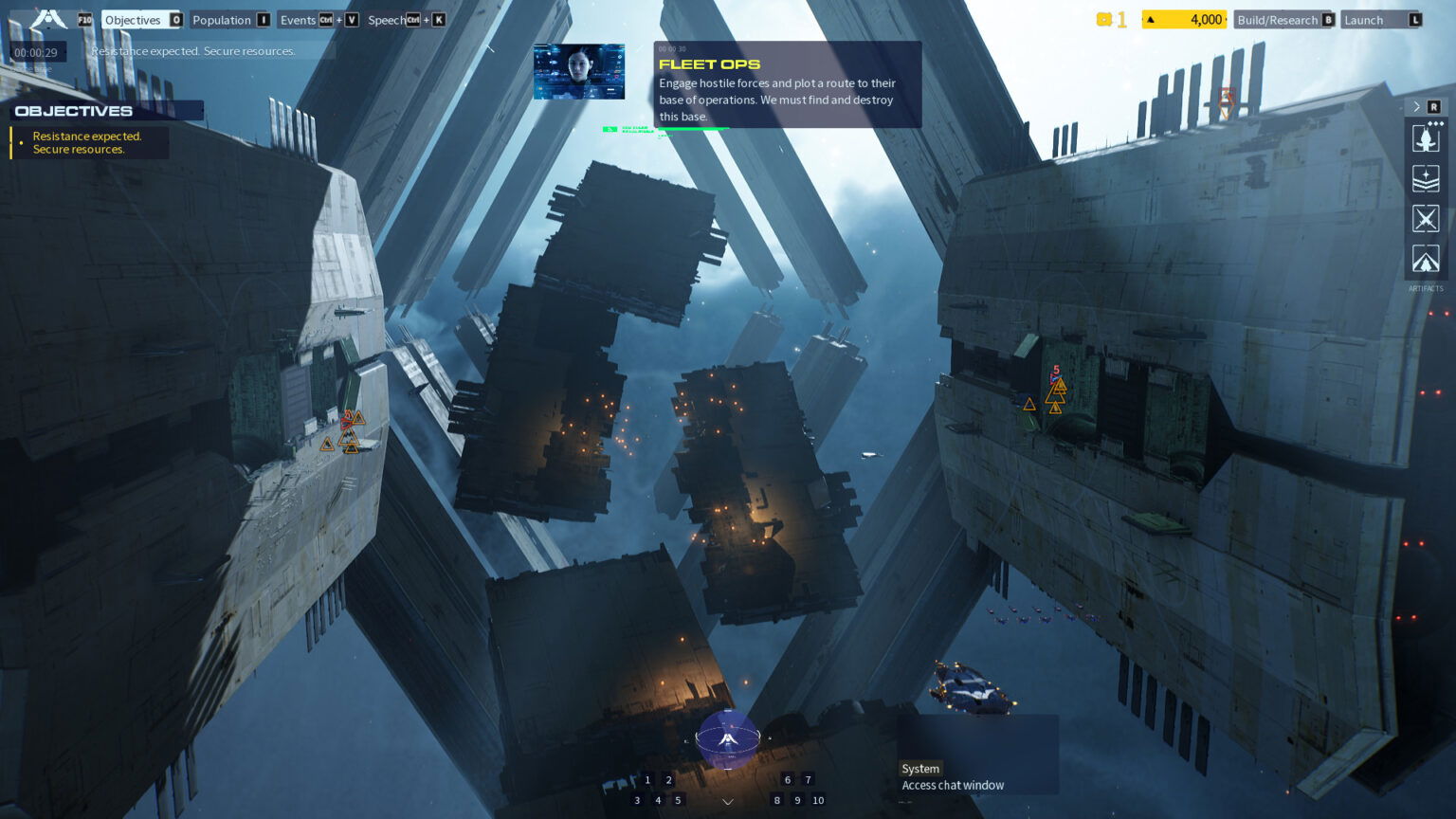
Task: Toggle control group 1 badge
Action: 647,779
